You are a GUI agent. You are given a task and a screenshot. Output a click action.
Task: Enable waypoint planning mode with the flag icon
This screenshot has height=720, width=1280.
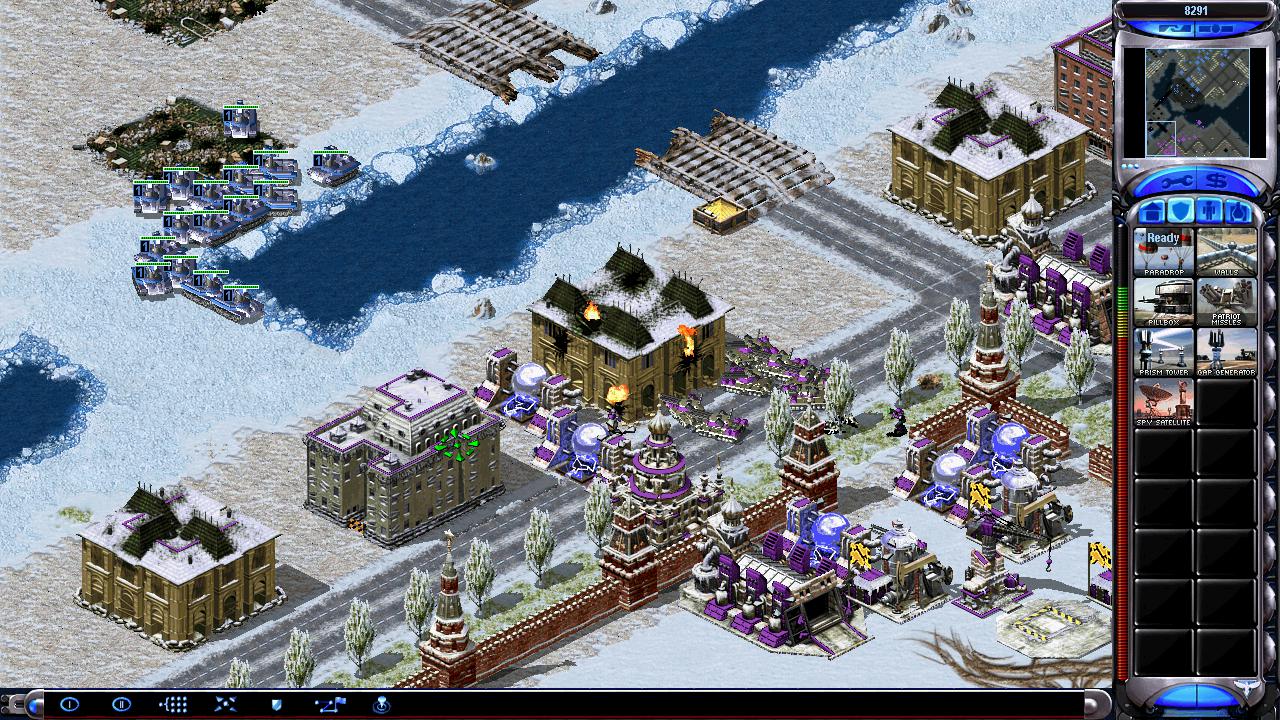tap(329, 704)
